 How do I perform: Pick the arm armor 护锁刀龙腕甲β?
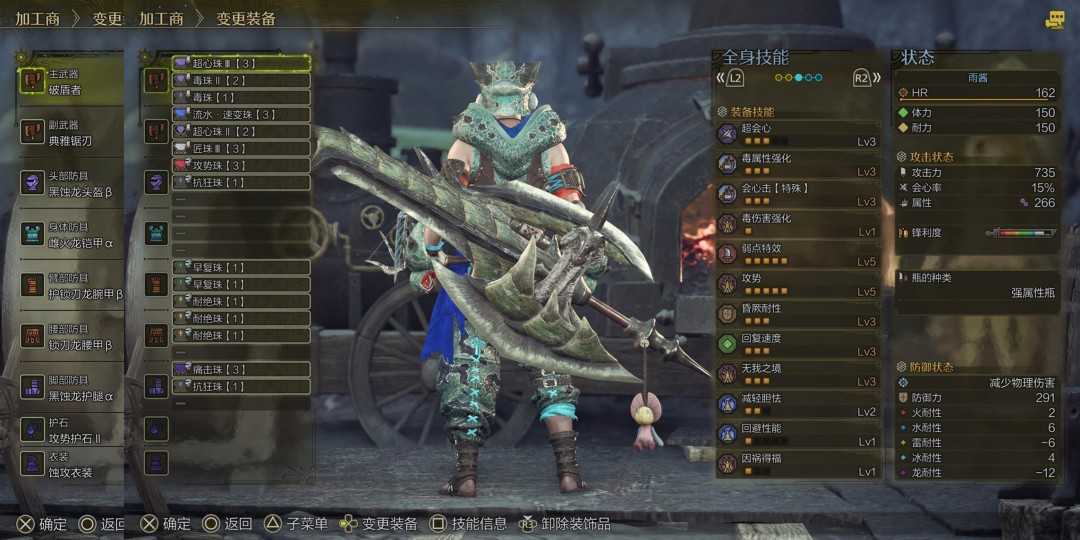(70, 286)
